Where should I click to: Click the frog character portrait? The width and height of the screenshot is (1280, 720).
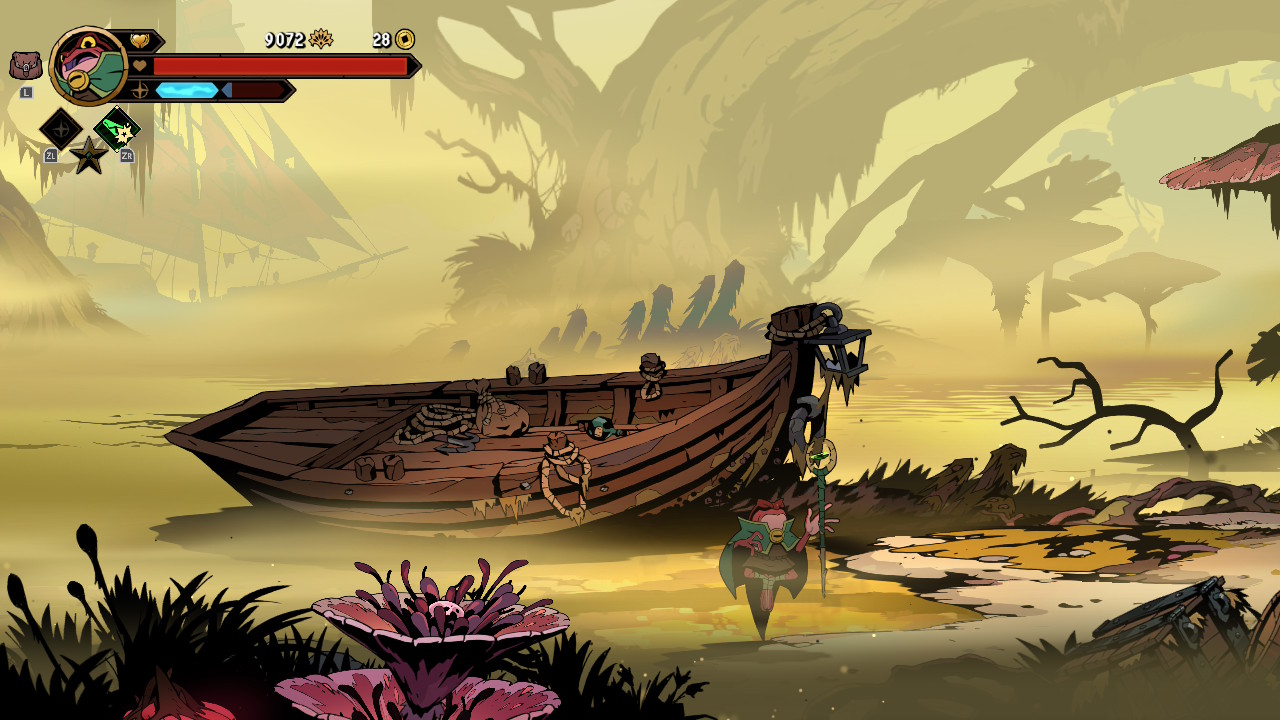pos(87,66)
